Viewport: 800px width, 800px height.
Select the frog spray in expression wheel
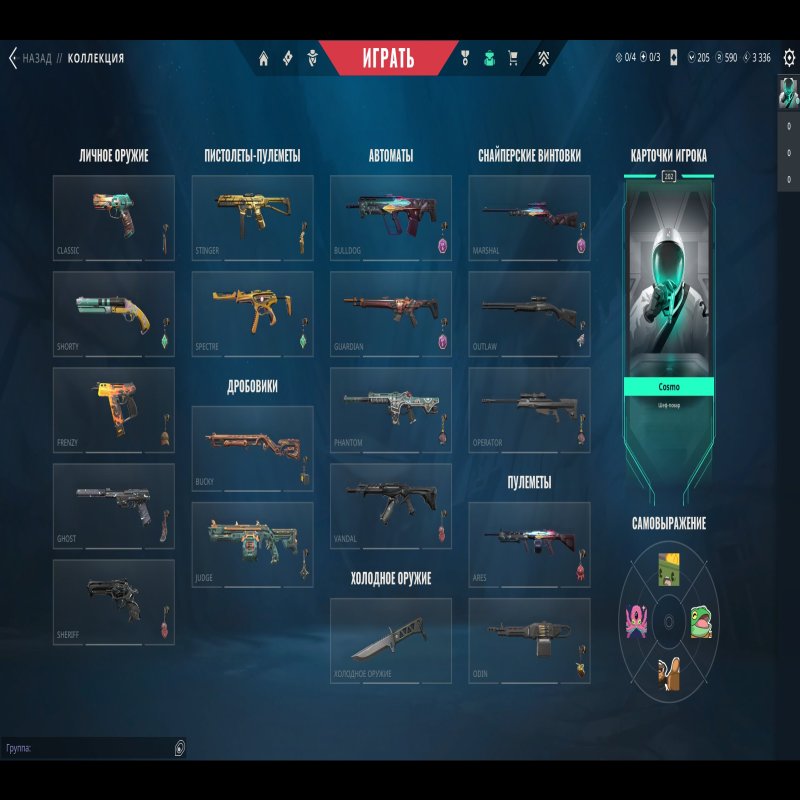coord(702,623)
